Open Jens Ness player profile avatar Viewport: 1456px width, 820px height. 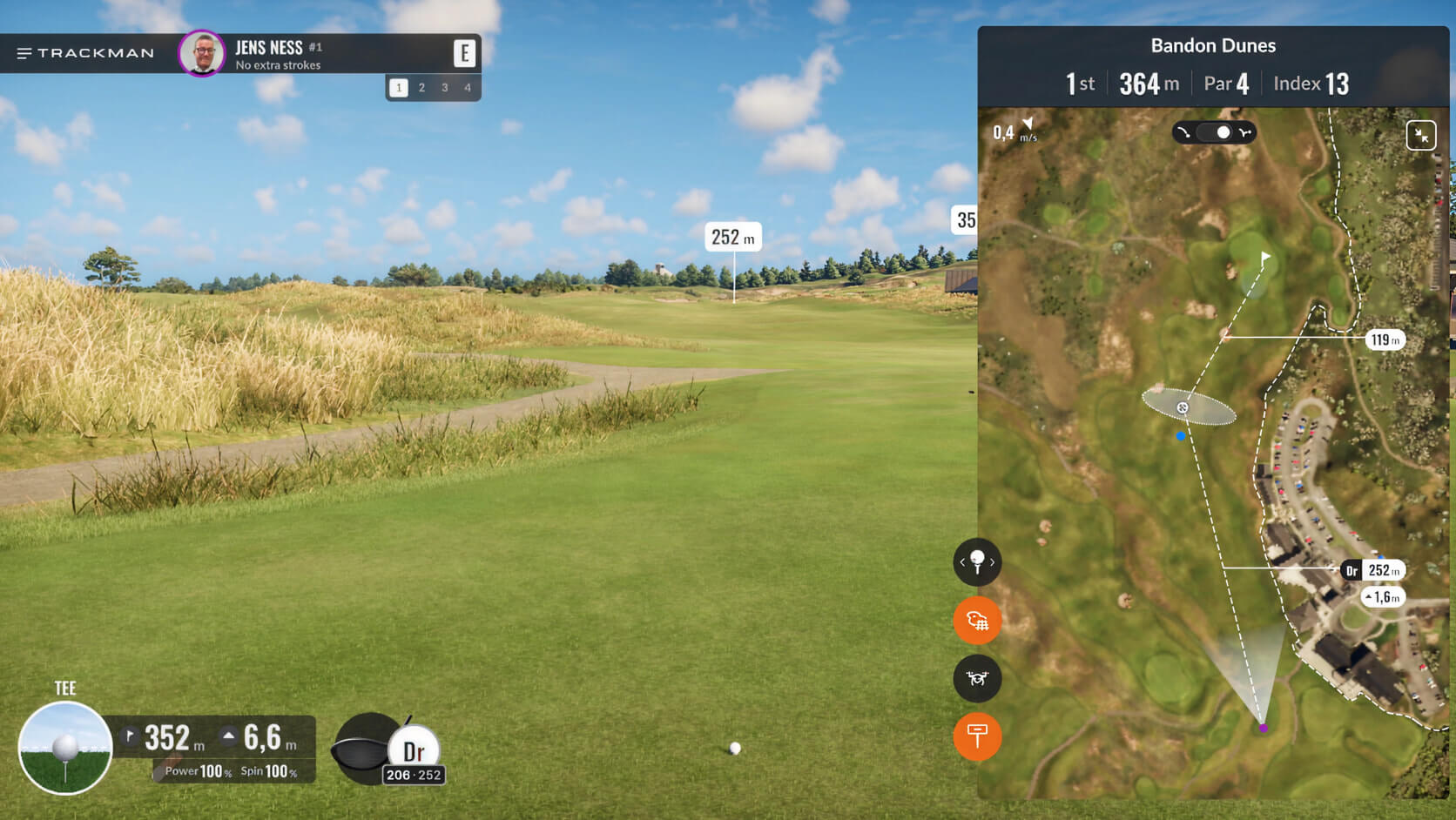pyautogui.click(x=202, y=53)
